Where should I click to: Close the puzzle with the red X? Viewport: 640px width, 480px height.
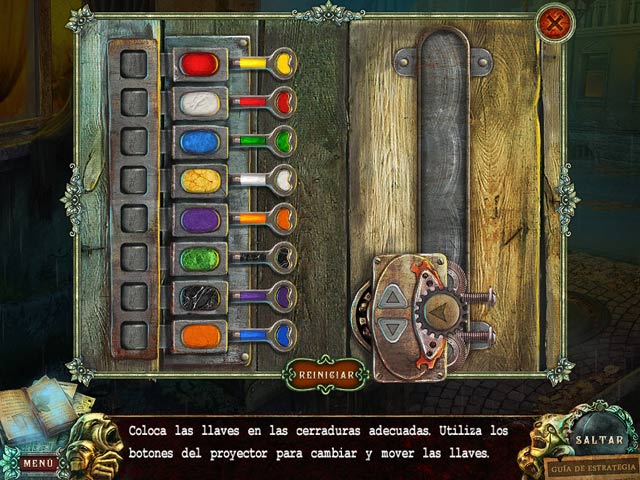tap(553, 23)
